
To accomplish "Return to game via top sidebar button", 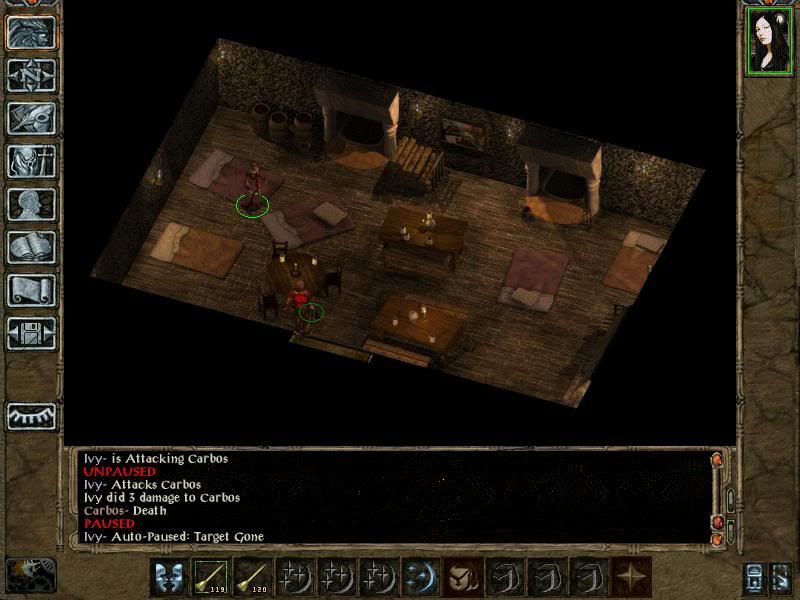I will (x=30, y=32).
